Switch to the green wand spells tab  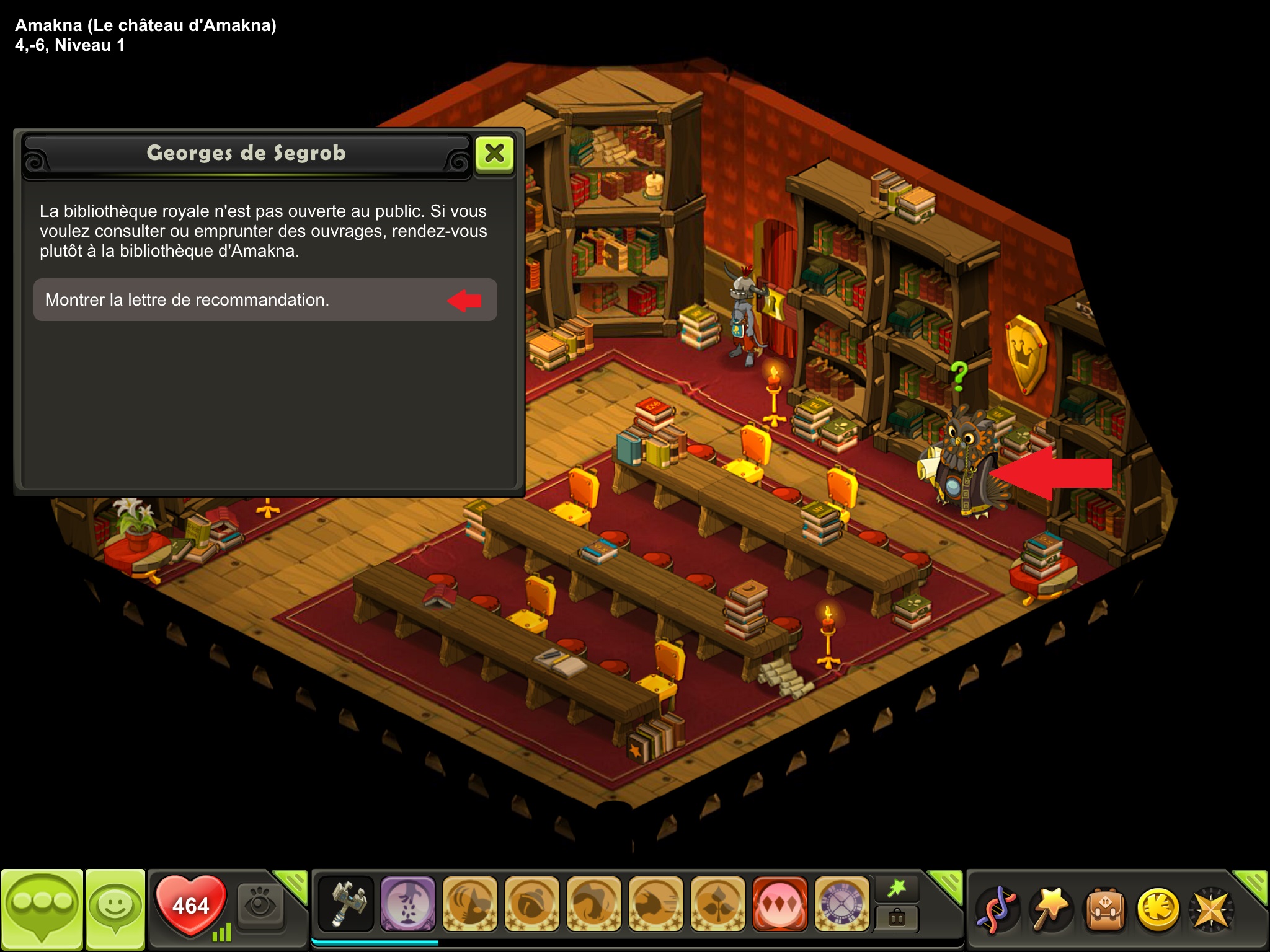[896, 889]
